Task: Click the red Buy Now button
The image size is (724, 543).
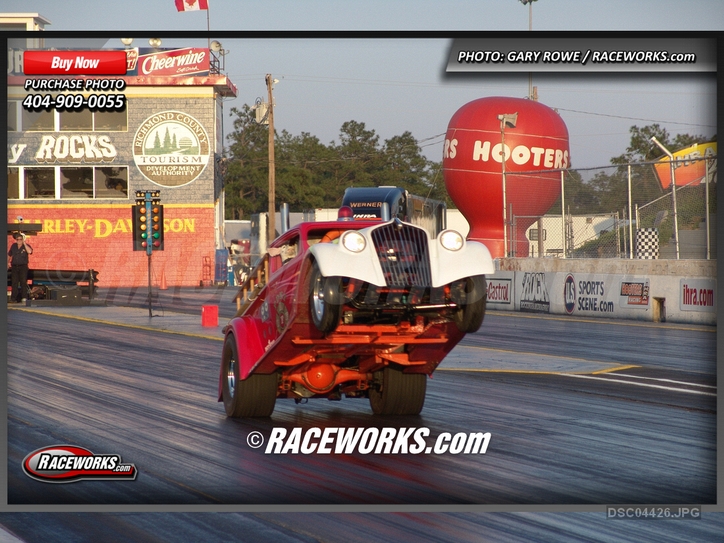Action: click(75, 63)
